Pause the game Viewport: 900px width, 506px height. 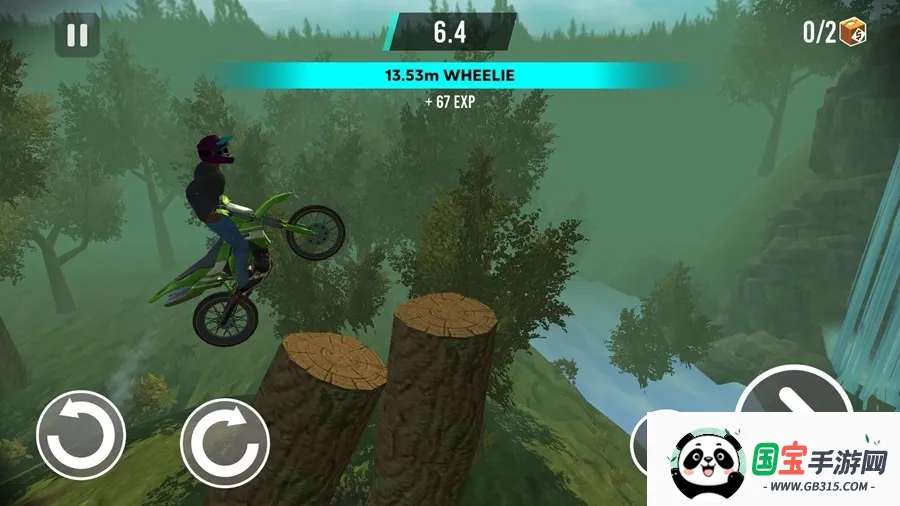tap(77, 35)
